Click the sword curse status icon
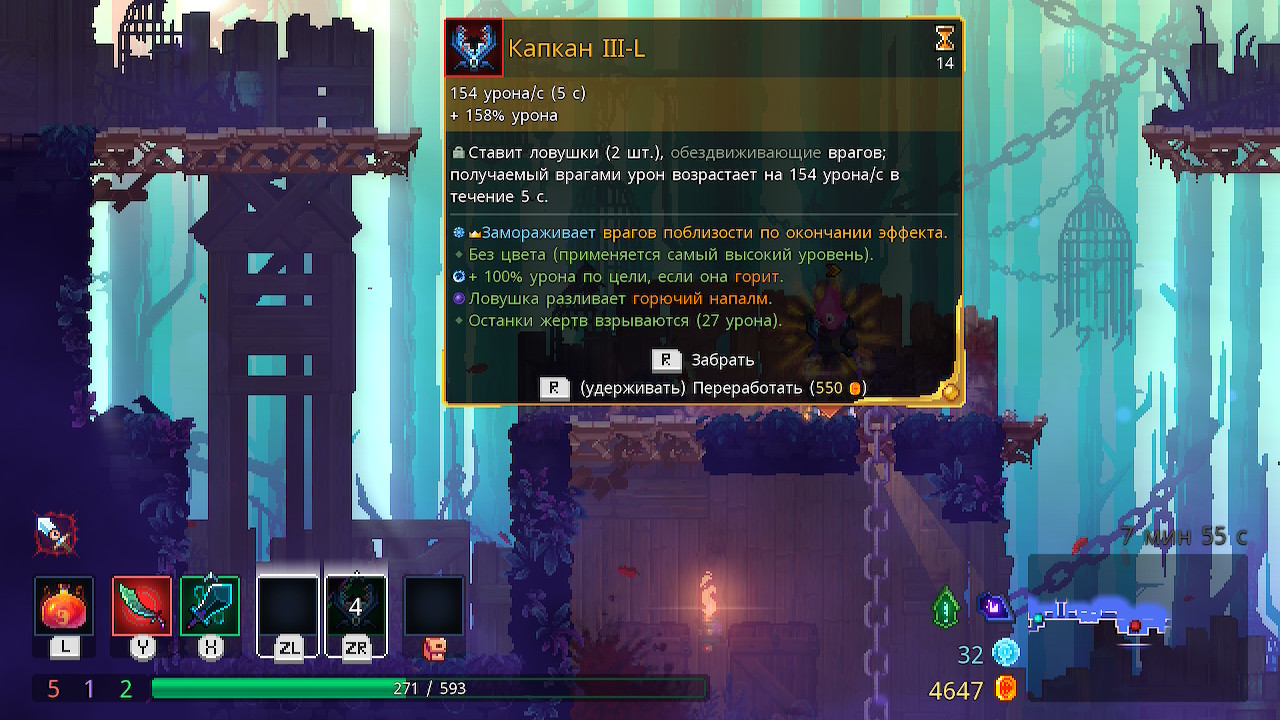 (x=54, y=534)
